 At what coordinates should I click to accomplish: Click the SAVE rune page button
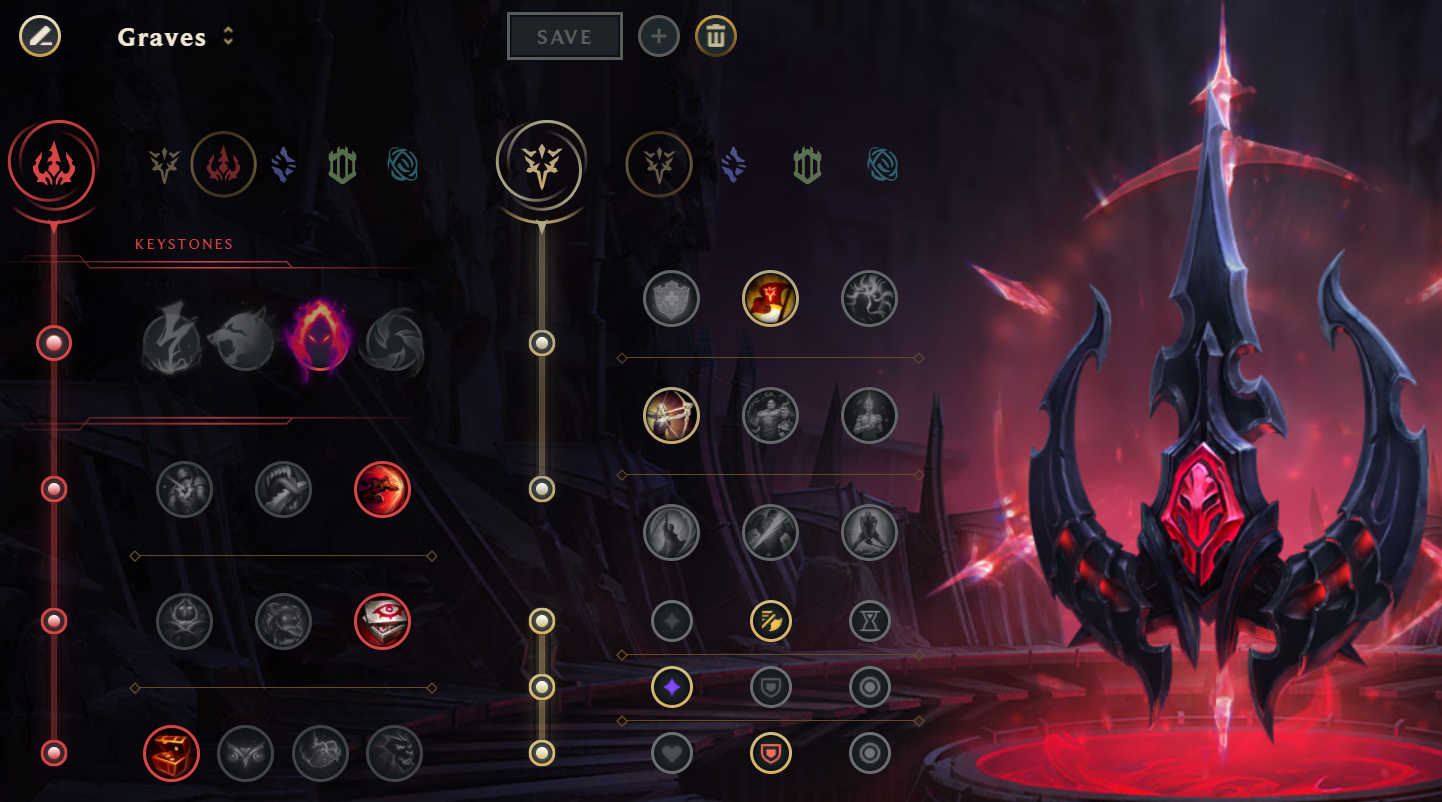tap(564, 37)
